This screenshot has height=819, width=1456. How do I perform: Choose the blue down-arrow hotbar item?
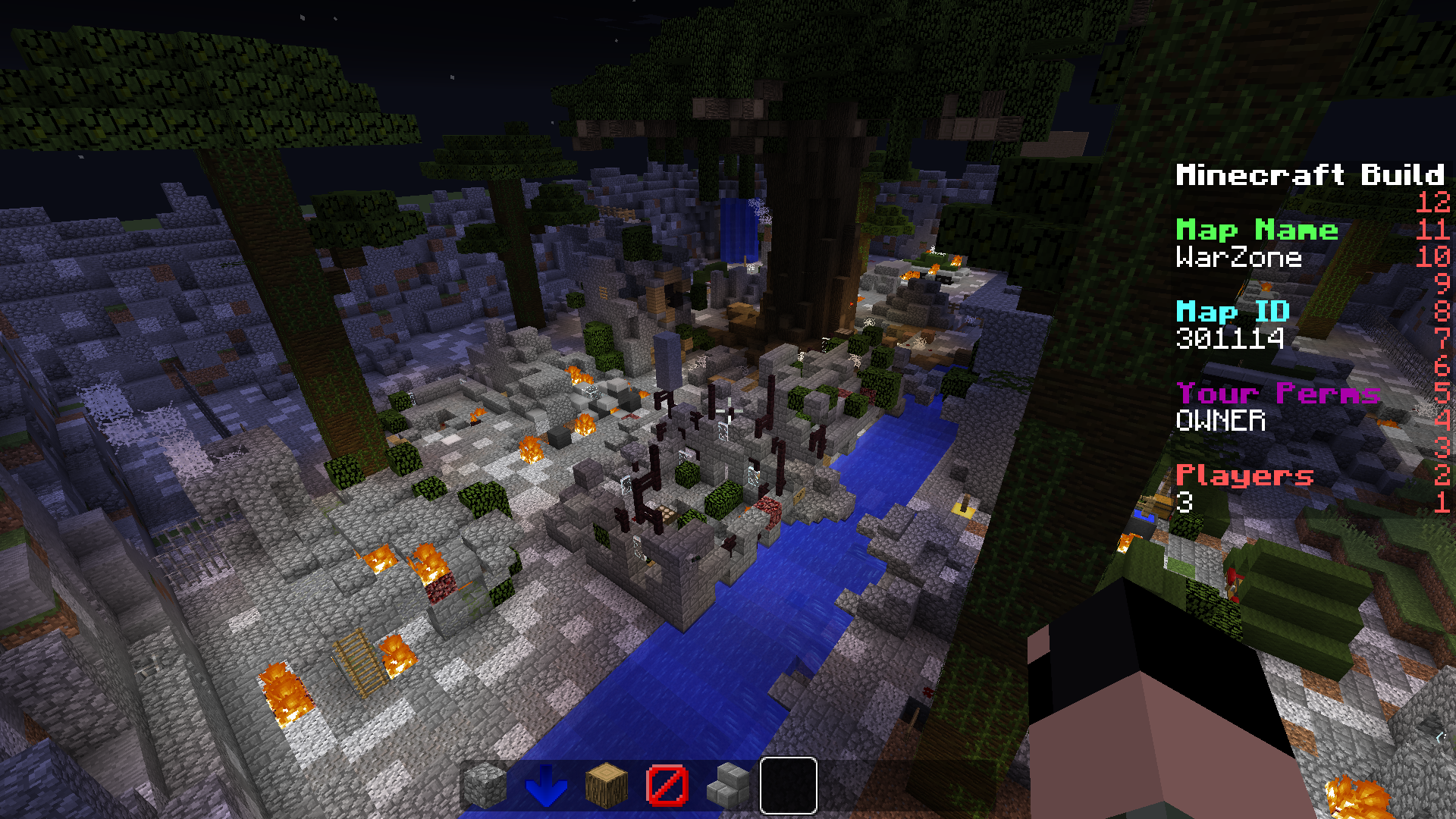tap(546, 786)
